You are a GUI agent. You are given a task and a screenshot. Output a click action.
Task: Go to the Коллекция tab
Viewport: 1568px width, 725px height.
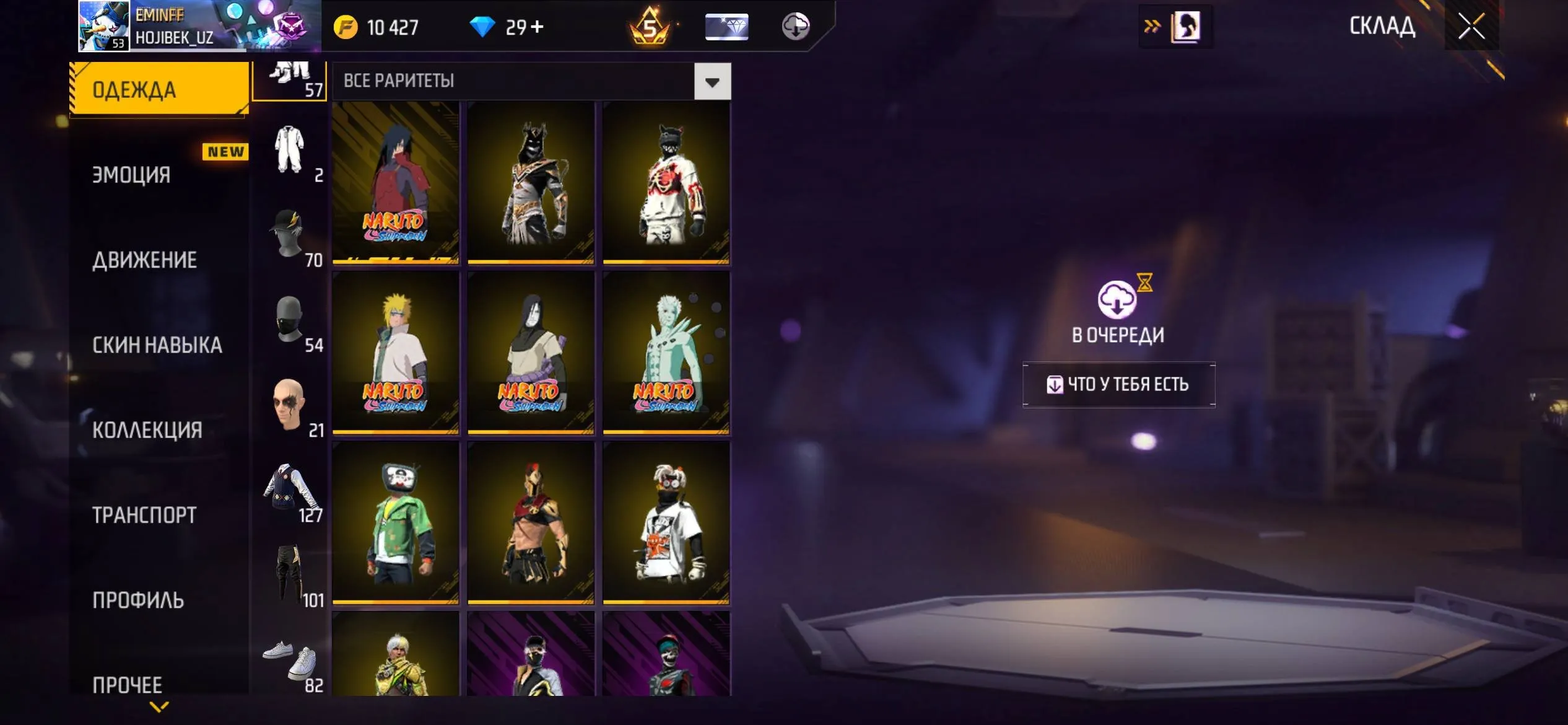(147, 430)
